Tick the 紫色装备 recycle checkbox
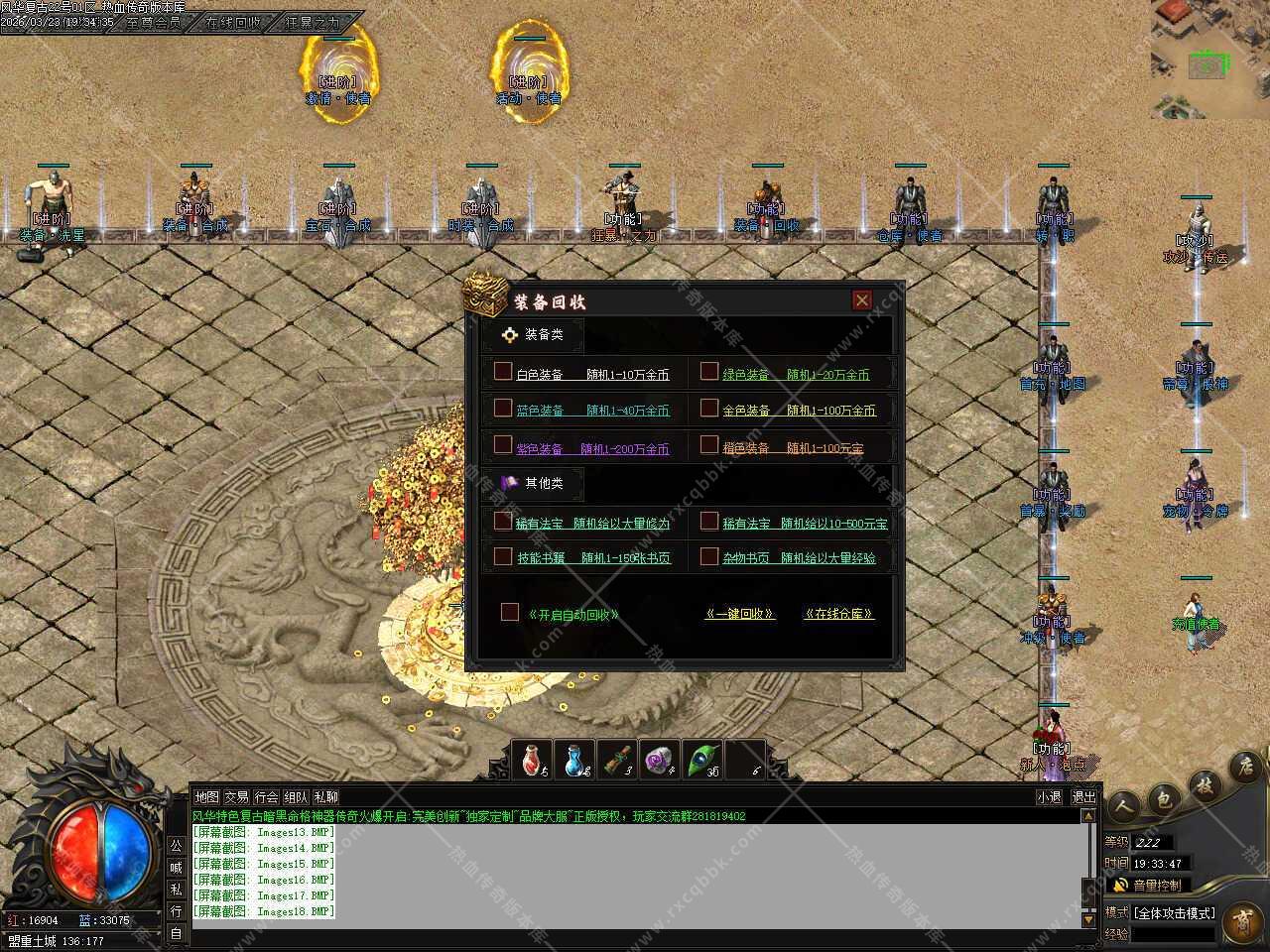 pyautogui.click(x=503, y=445)
